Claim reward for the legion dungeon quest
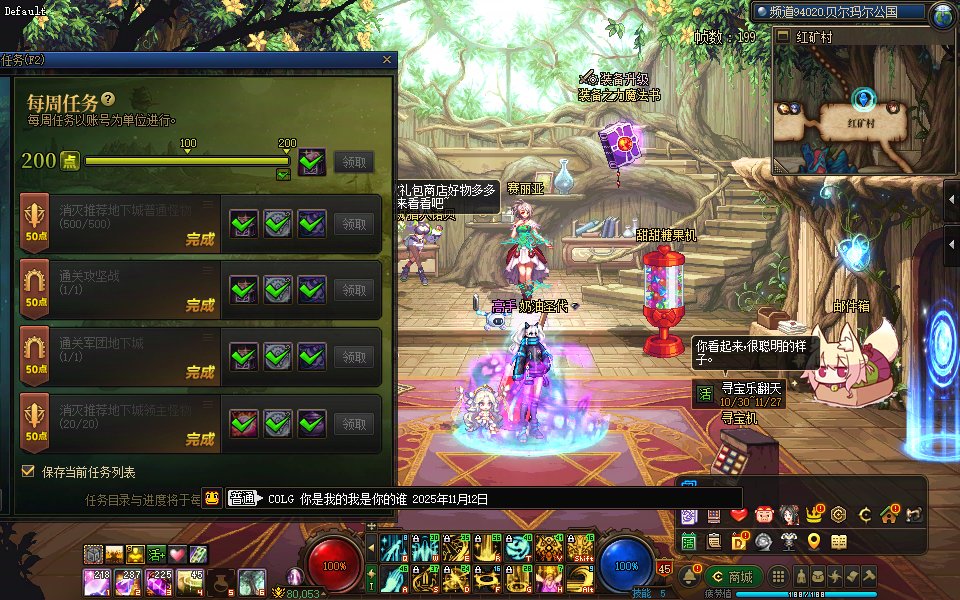960x600 pixels. [x=354, y=356]
